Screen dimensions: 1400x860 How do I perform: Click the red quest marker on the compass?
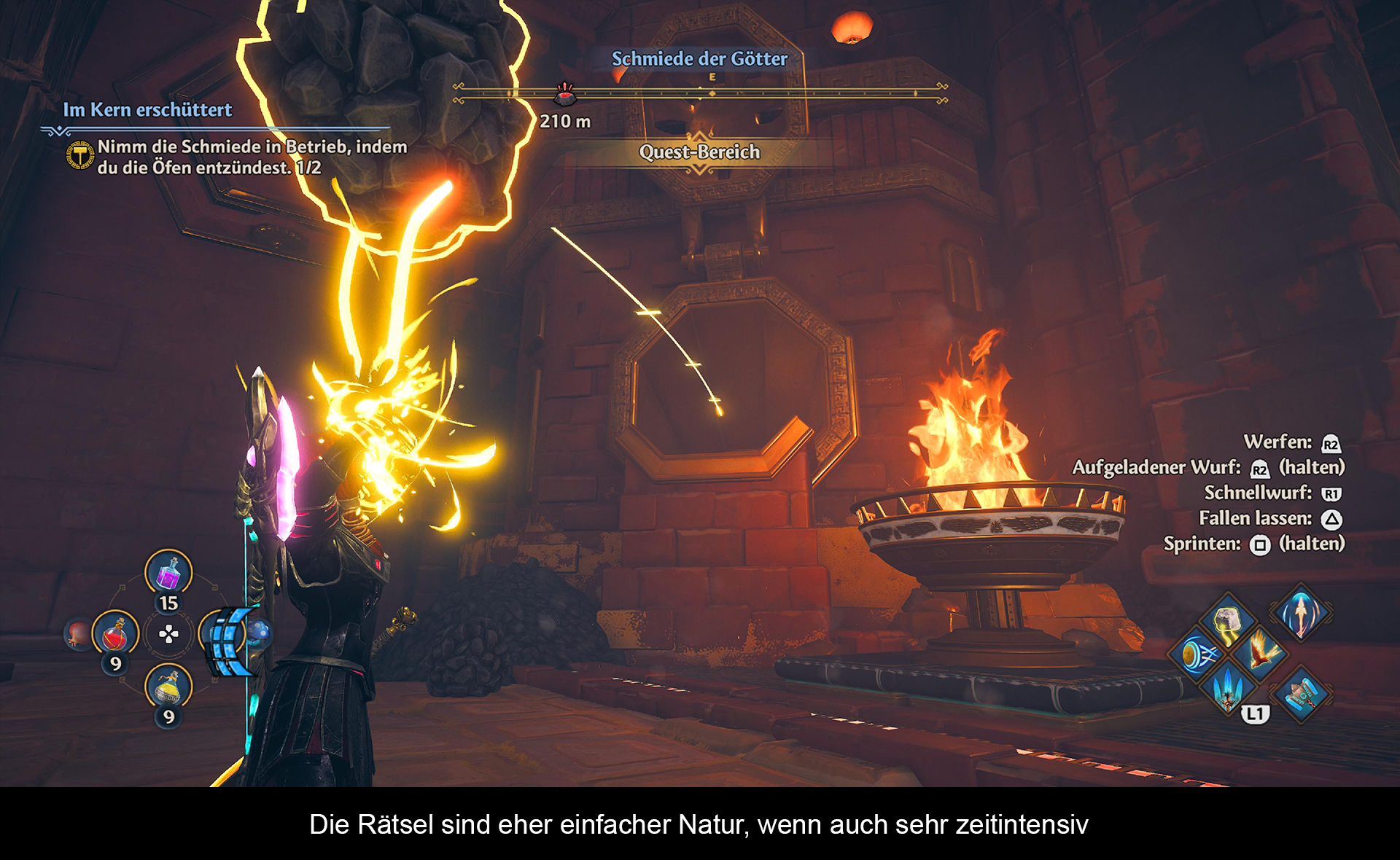[x=565, y=93]
